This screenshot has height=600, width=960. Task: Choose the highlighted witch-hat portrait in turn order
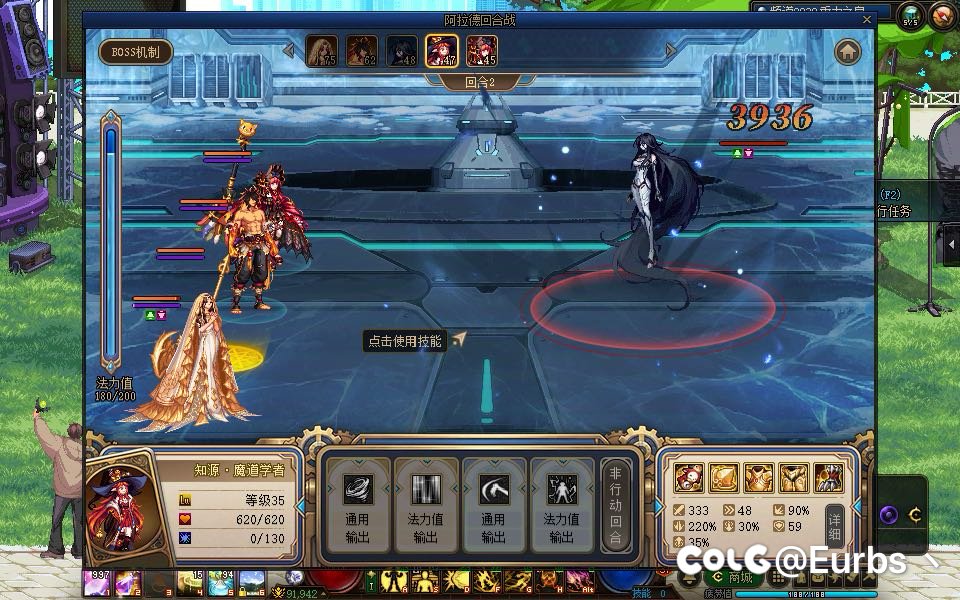(441, 50)
